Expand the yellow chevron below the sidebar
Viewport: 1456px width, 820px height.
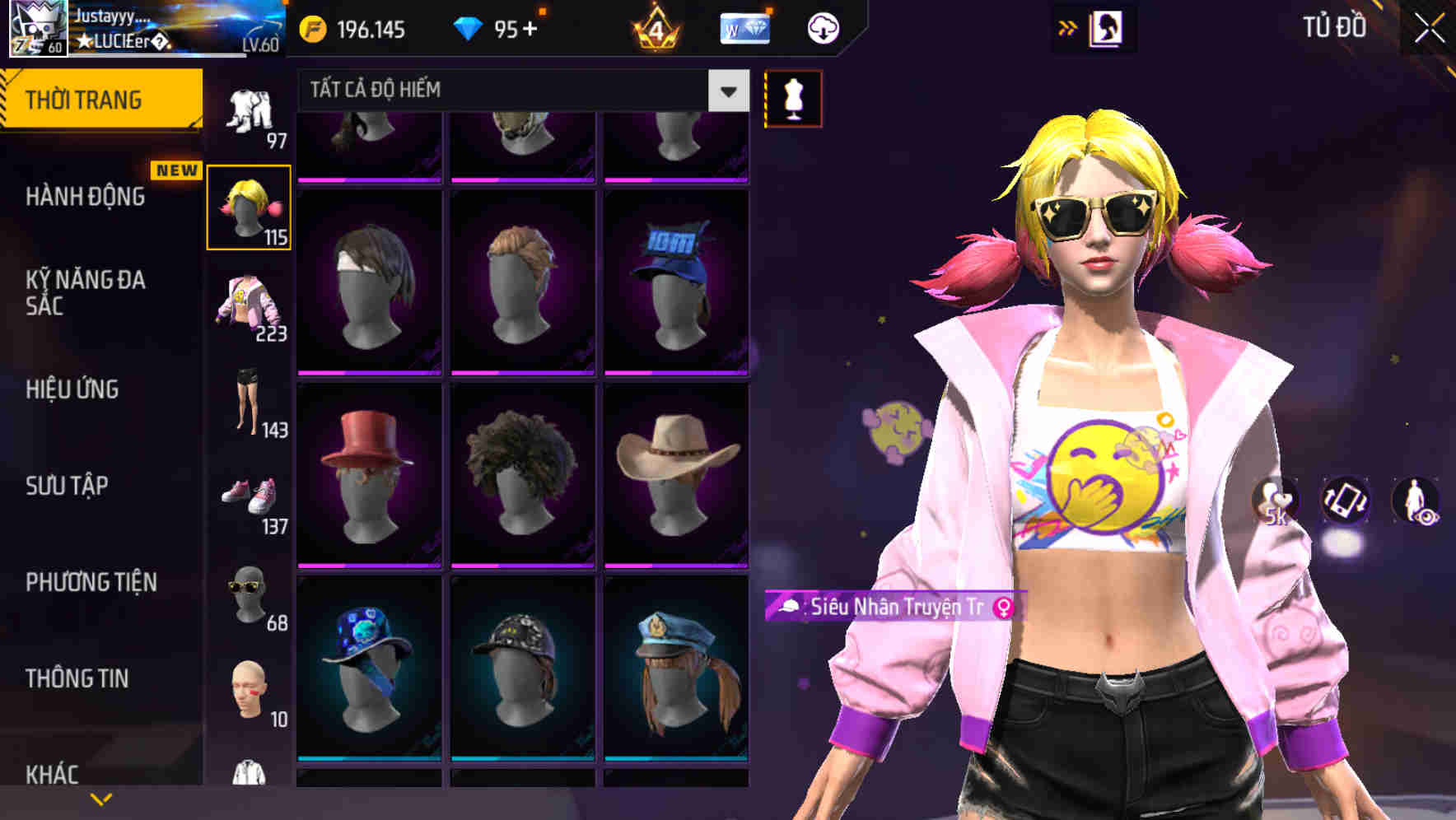[99, 797]
